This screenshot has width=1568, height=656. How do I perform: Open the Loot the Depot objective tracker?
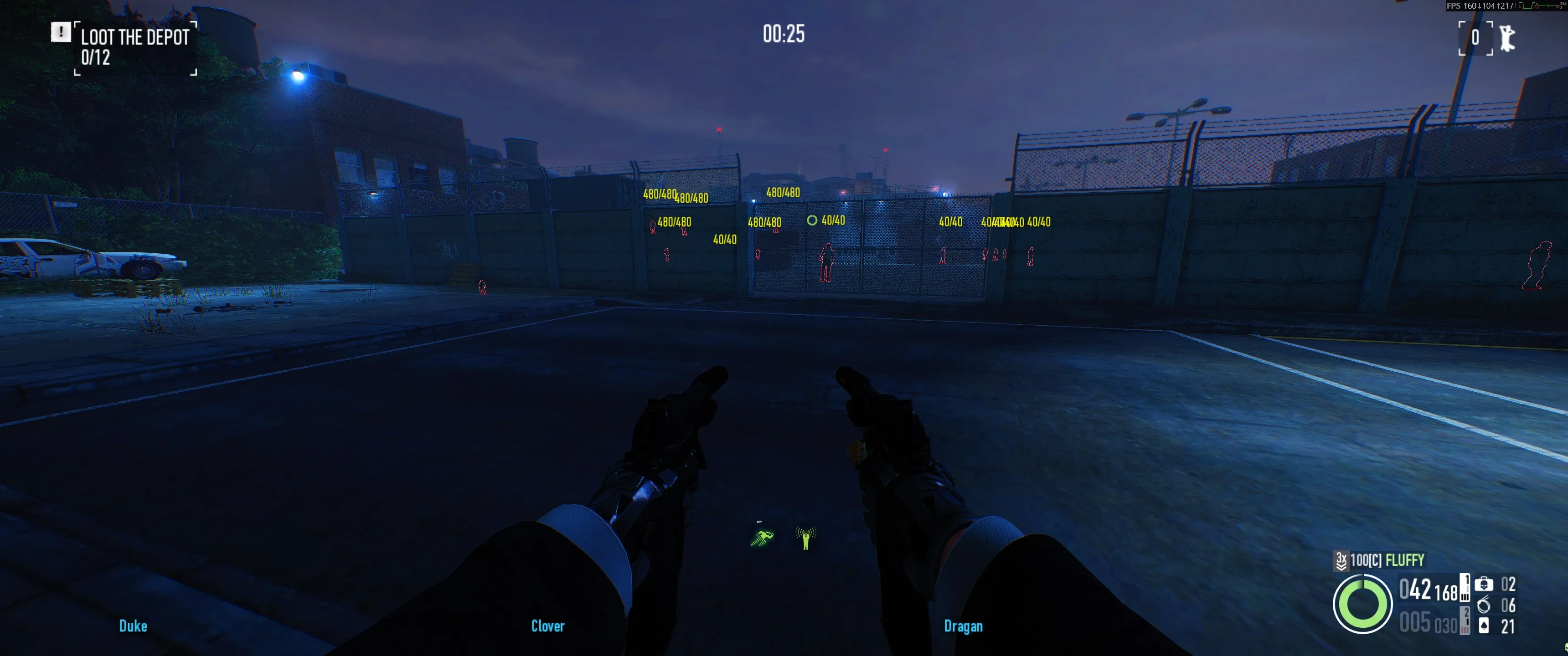pos(134,47)
